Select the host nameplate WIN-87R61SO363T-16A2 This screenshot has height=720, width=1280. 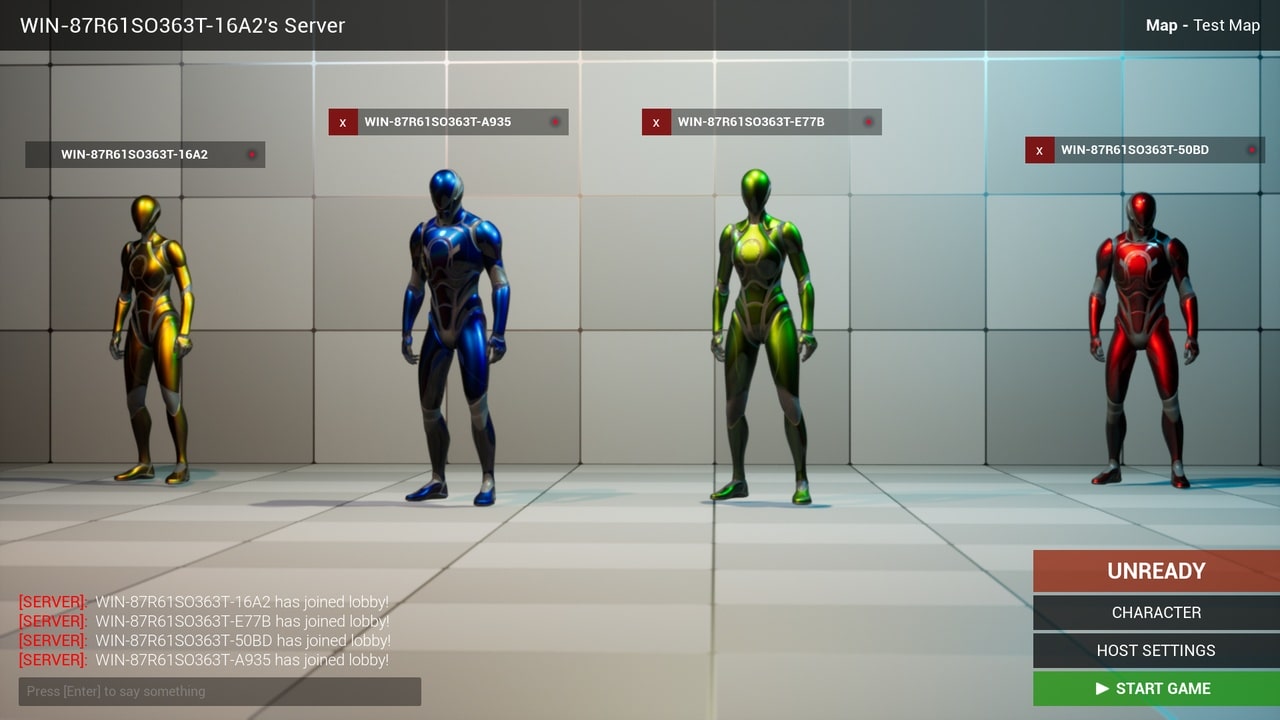click(x=145, y=154)
